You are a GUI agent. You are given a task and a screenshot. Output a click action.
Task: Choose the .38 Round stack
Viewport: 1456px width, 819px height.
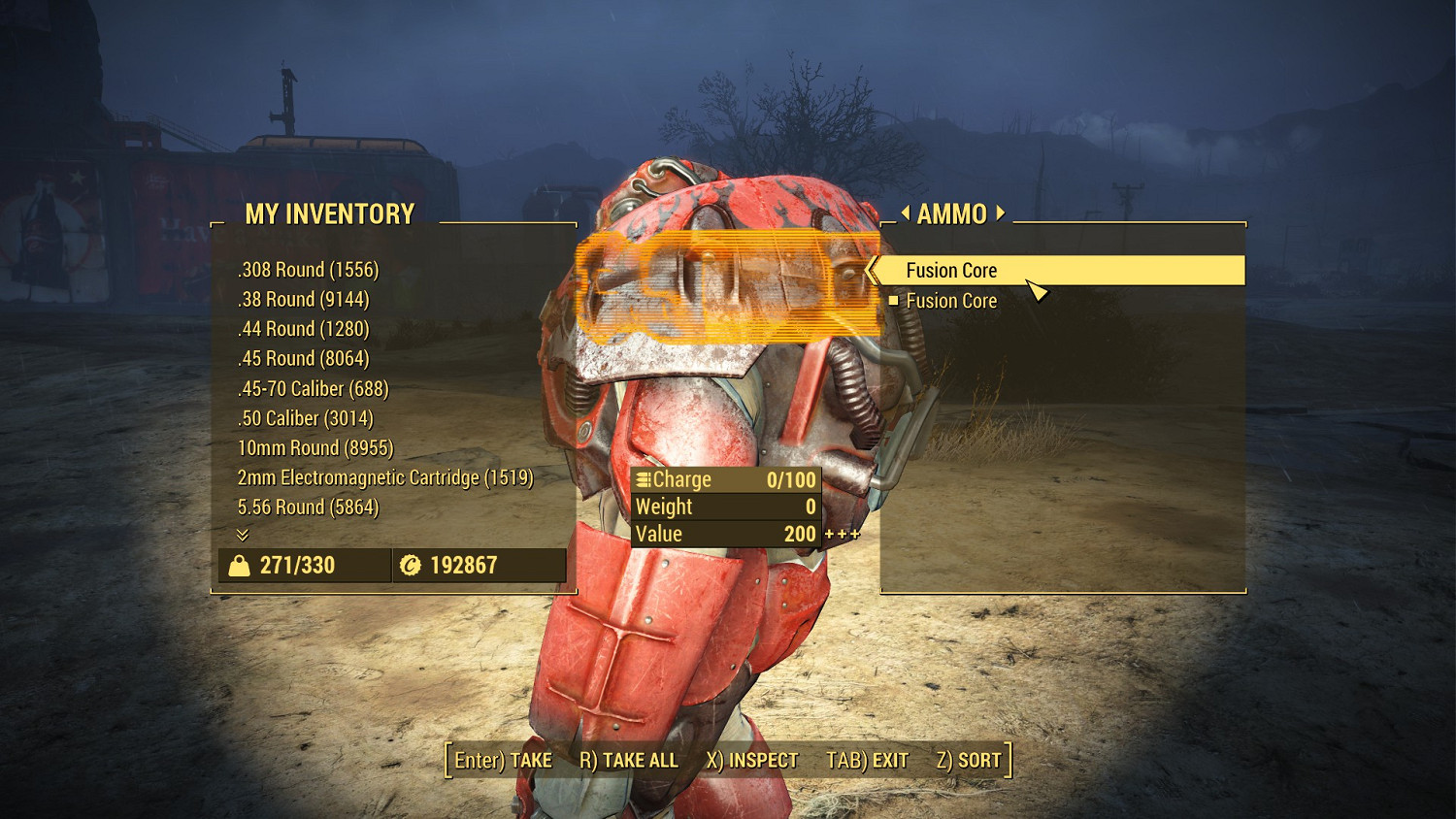[x=303, y=300]
